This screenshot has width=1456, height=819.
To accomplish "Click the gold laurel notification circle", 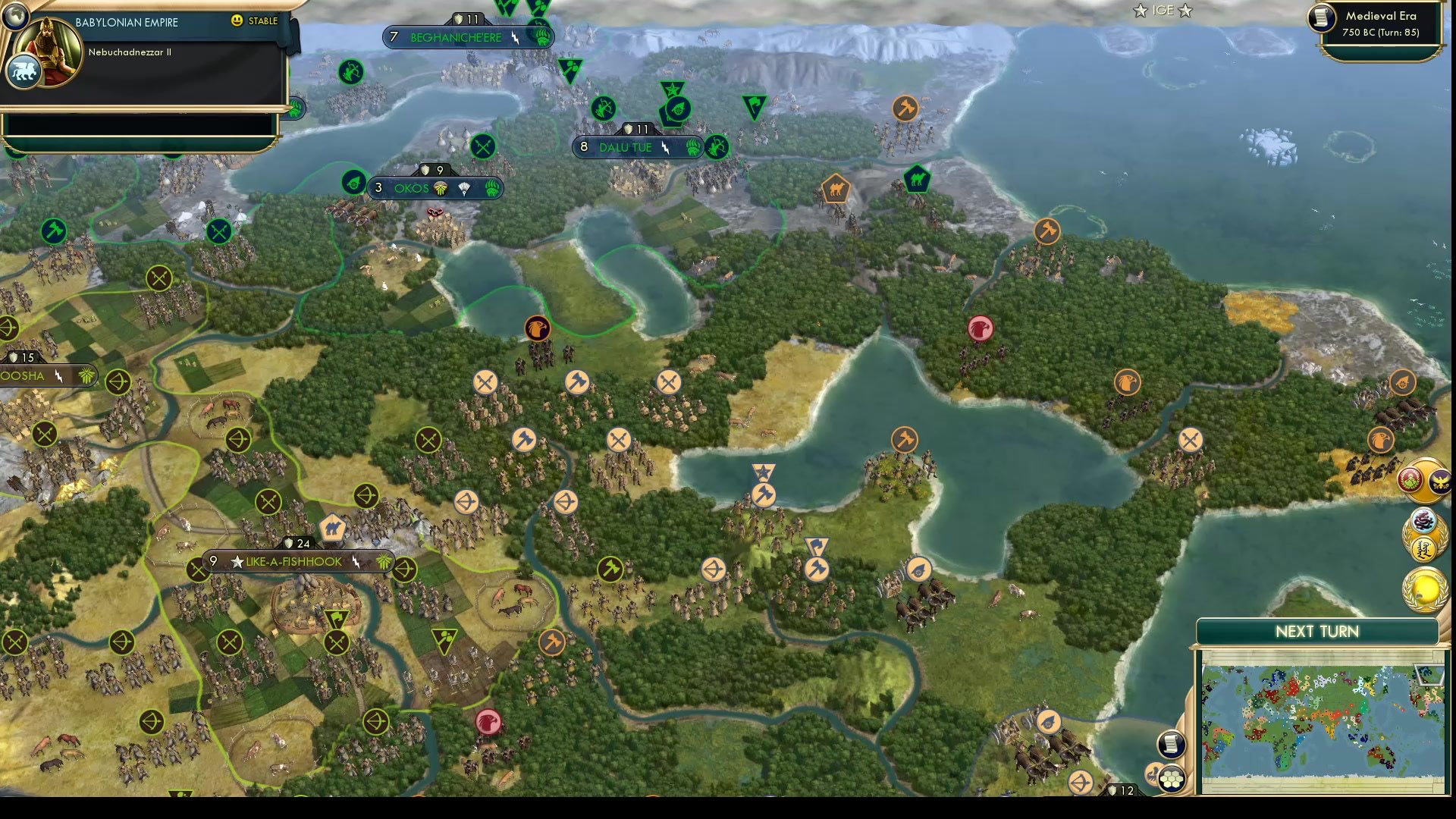I will tap(1423, 588).
